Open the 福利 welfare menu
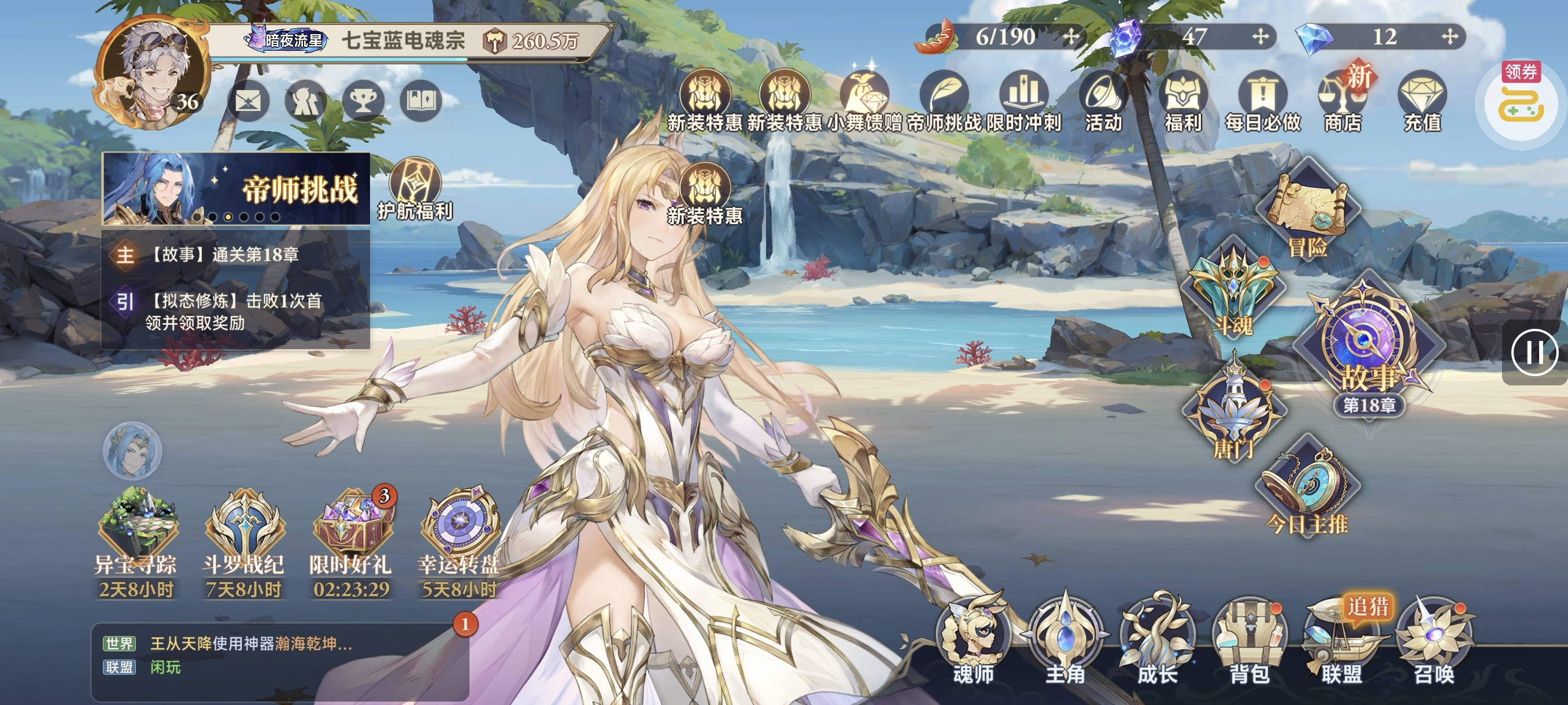The width and height of the screenshot is (1568, 705). coord(1183,101)
